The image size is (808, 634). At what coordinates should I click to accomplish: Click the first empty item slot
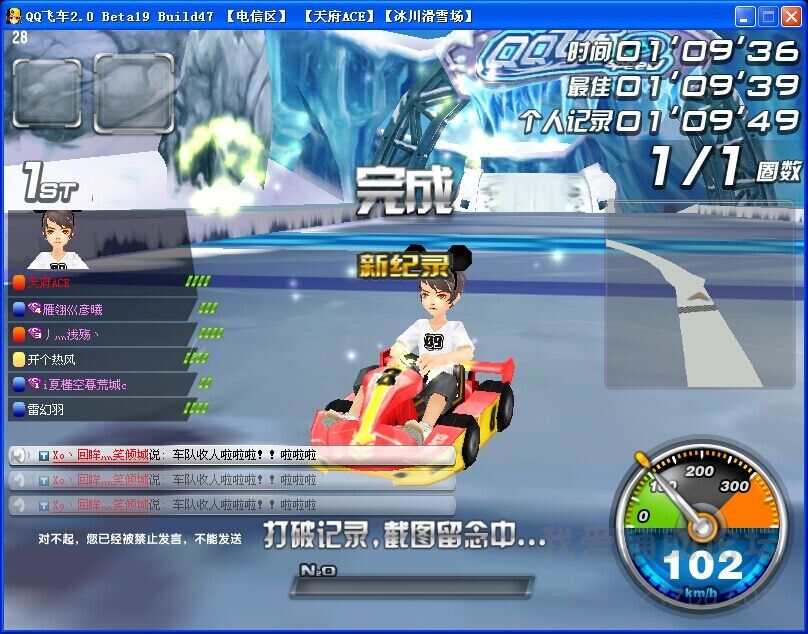pyautogui.click(x=47, y=91)
